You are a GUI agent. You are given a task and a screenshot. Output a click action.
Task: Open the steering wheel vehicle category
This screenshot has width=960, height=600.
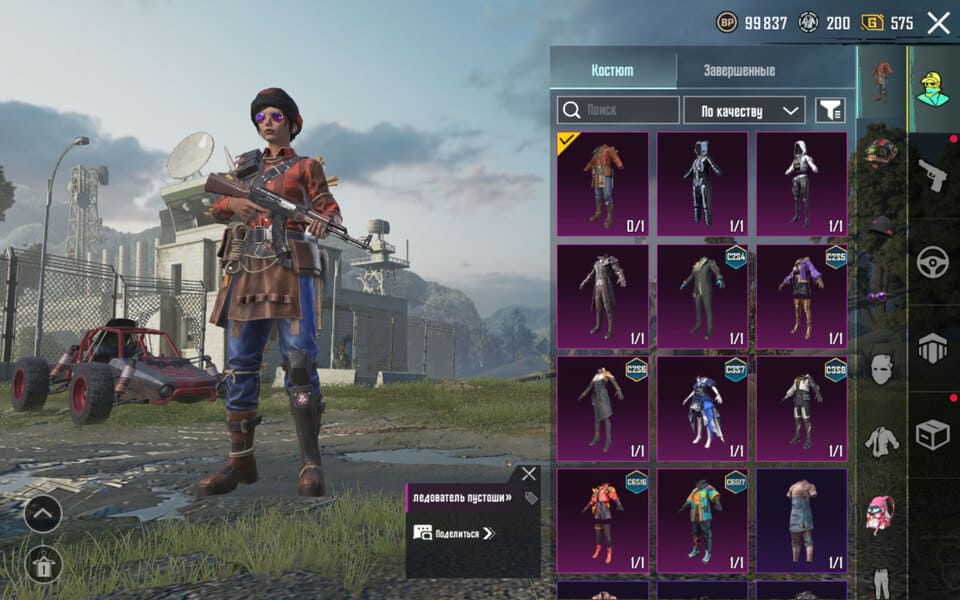point(932,262)
